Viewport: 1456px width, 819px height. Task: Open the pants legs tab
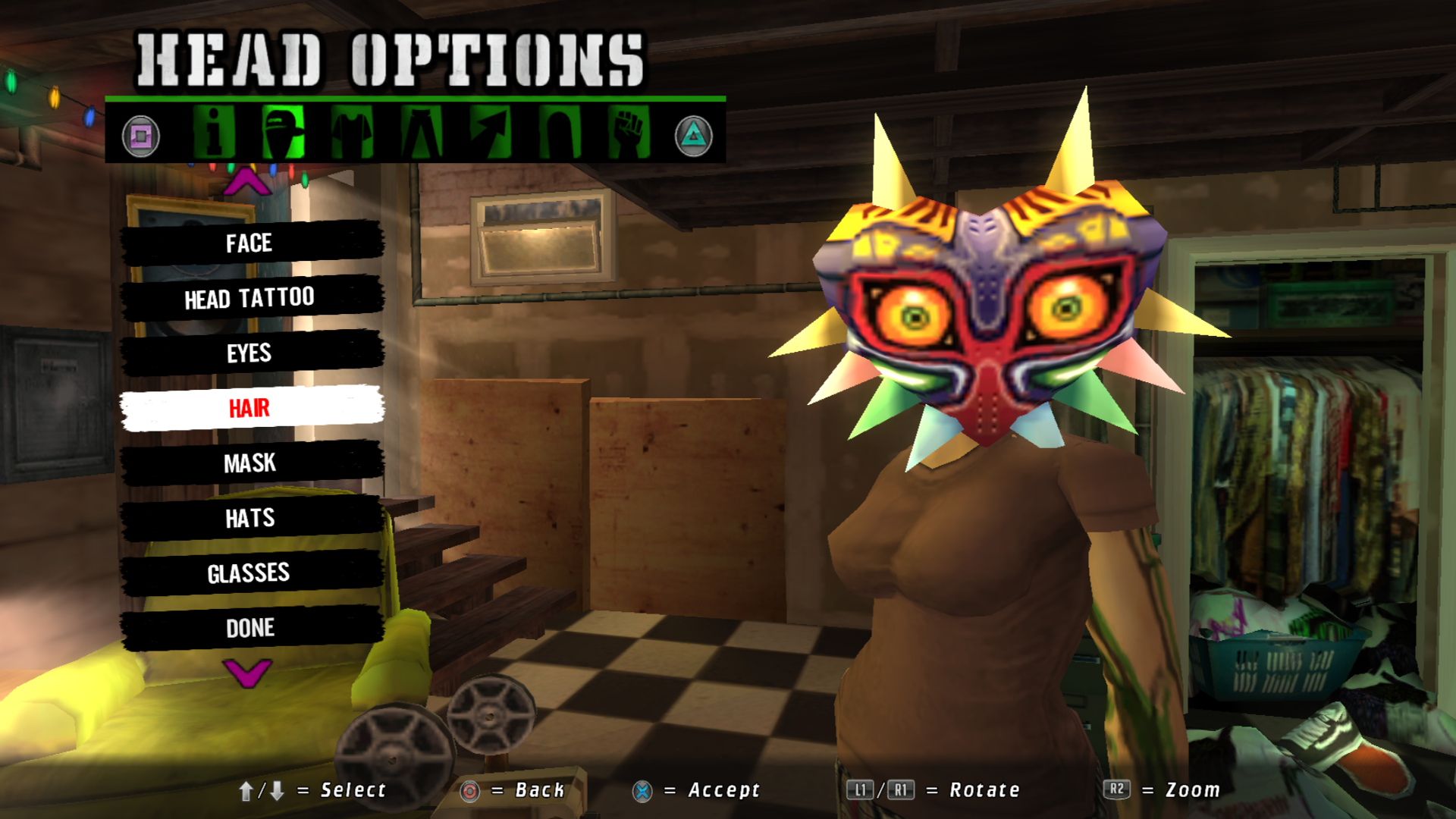[x=422, y=133]
